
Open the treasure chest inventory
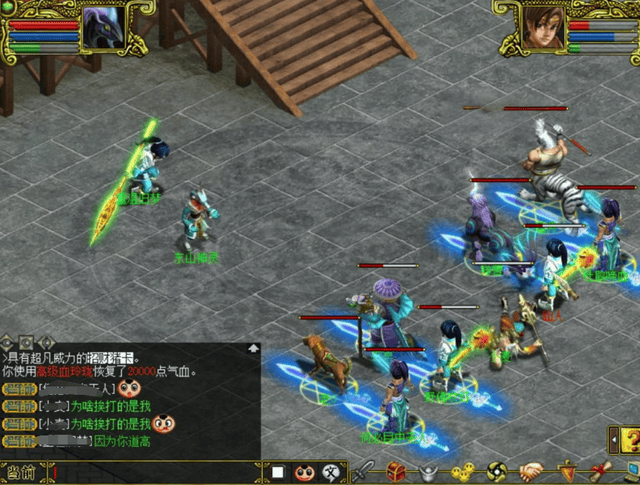click(397, 471)
